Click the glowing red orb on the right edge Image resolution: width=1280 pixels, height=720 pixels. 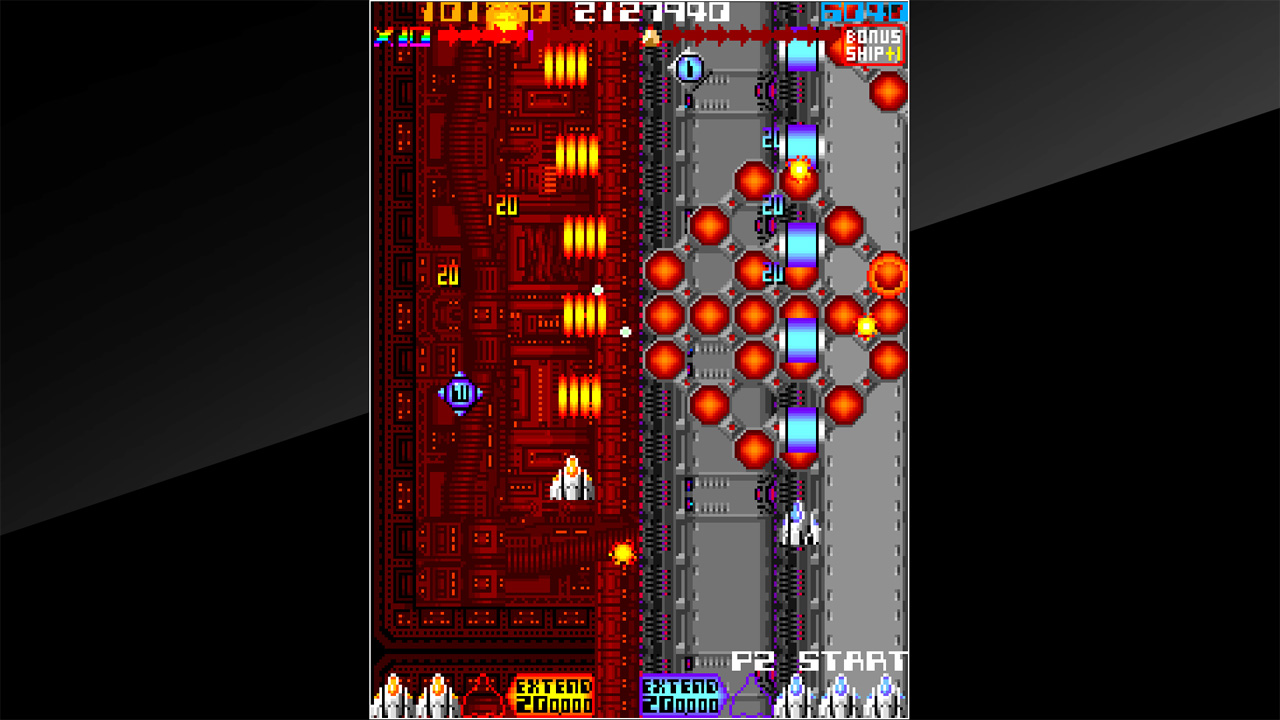[888, 271]
